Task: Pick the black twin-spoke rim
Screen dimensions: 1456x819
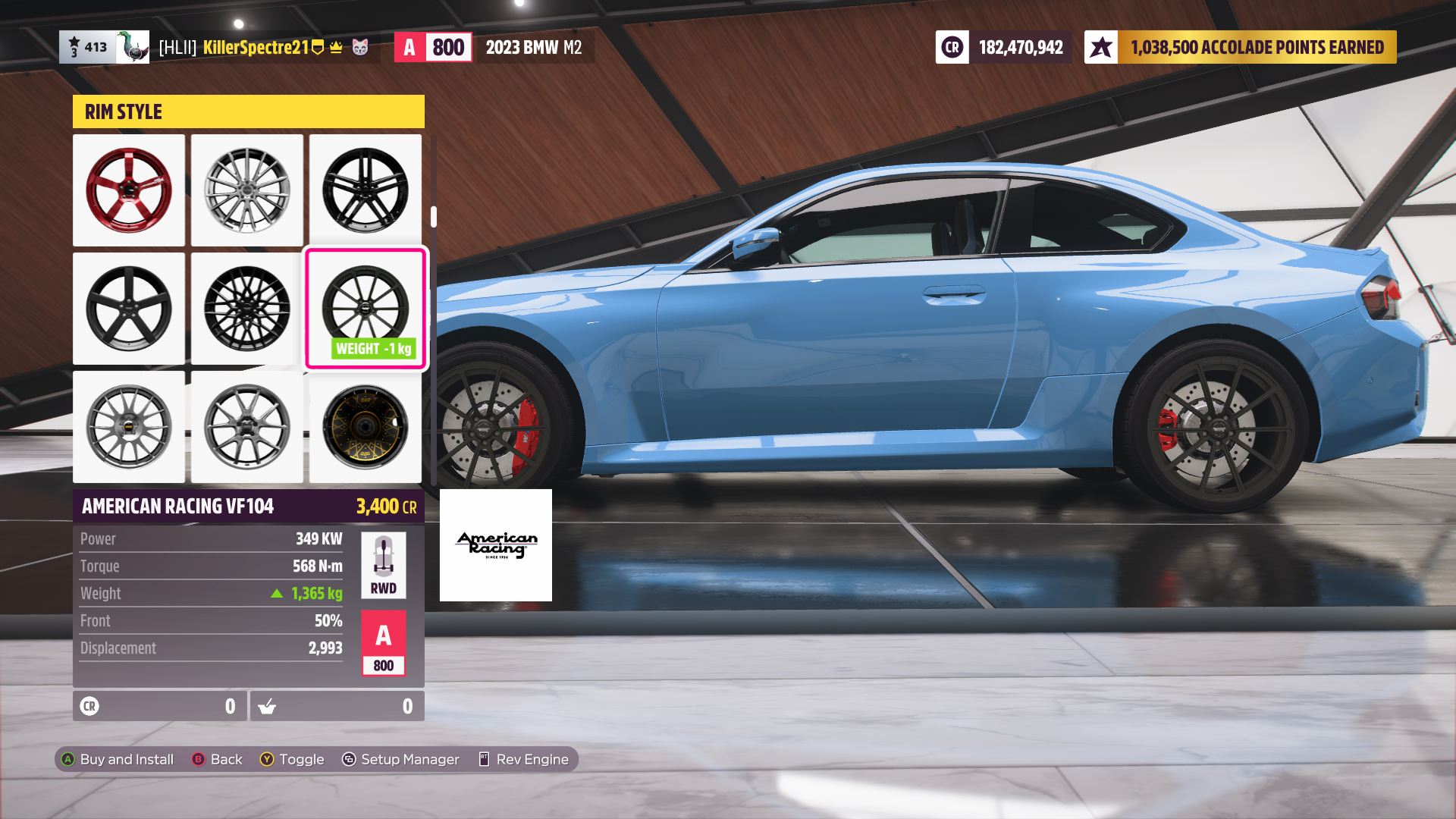Action: [366, 190]
